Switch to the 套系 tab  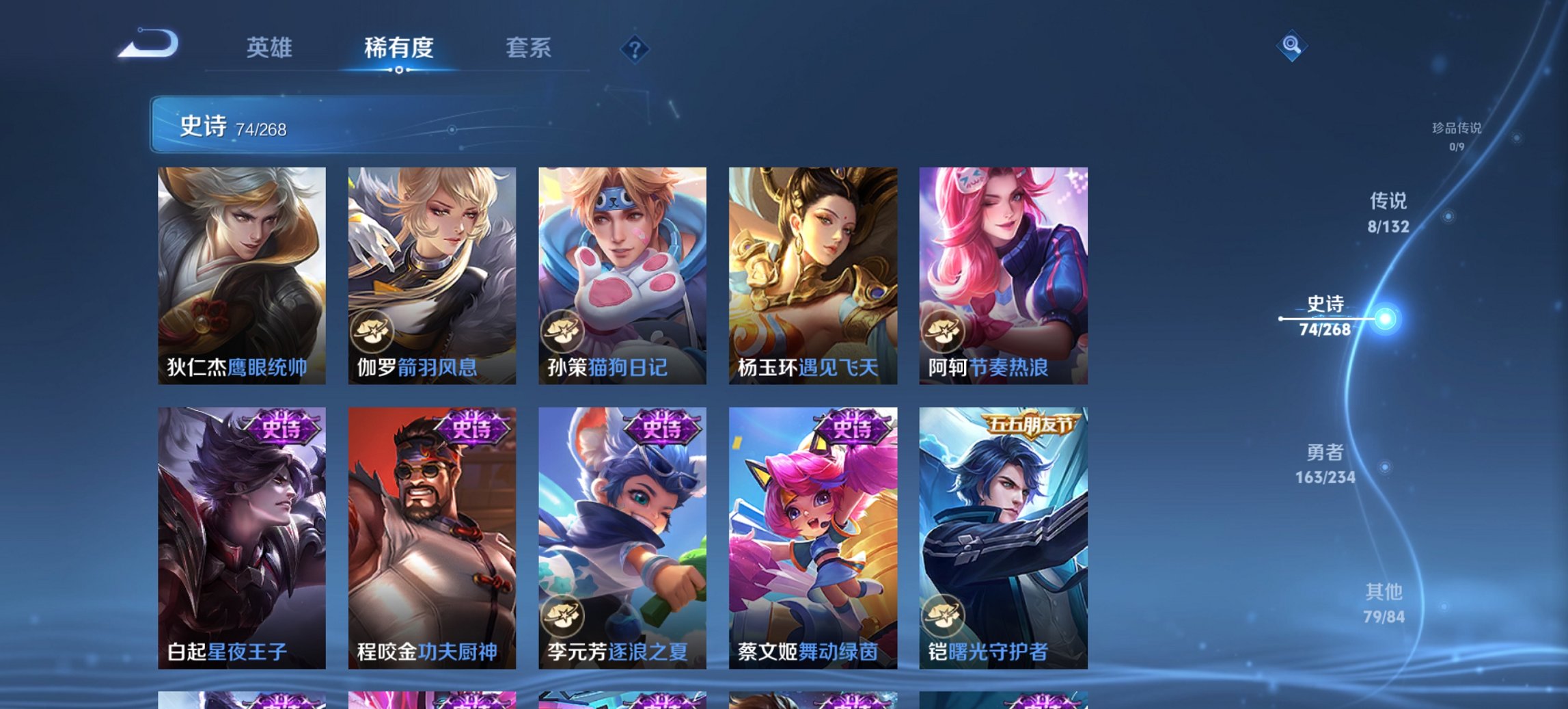click(529, 48)
